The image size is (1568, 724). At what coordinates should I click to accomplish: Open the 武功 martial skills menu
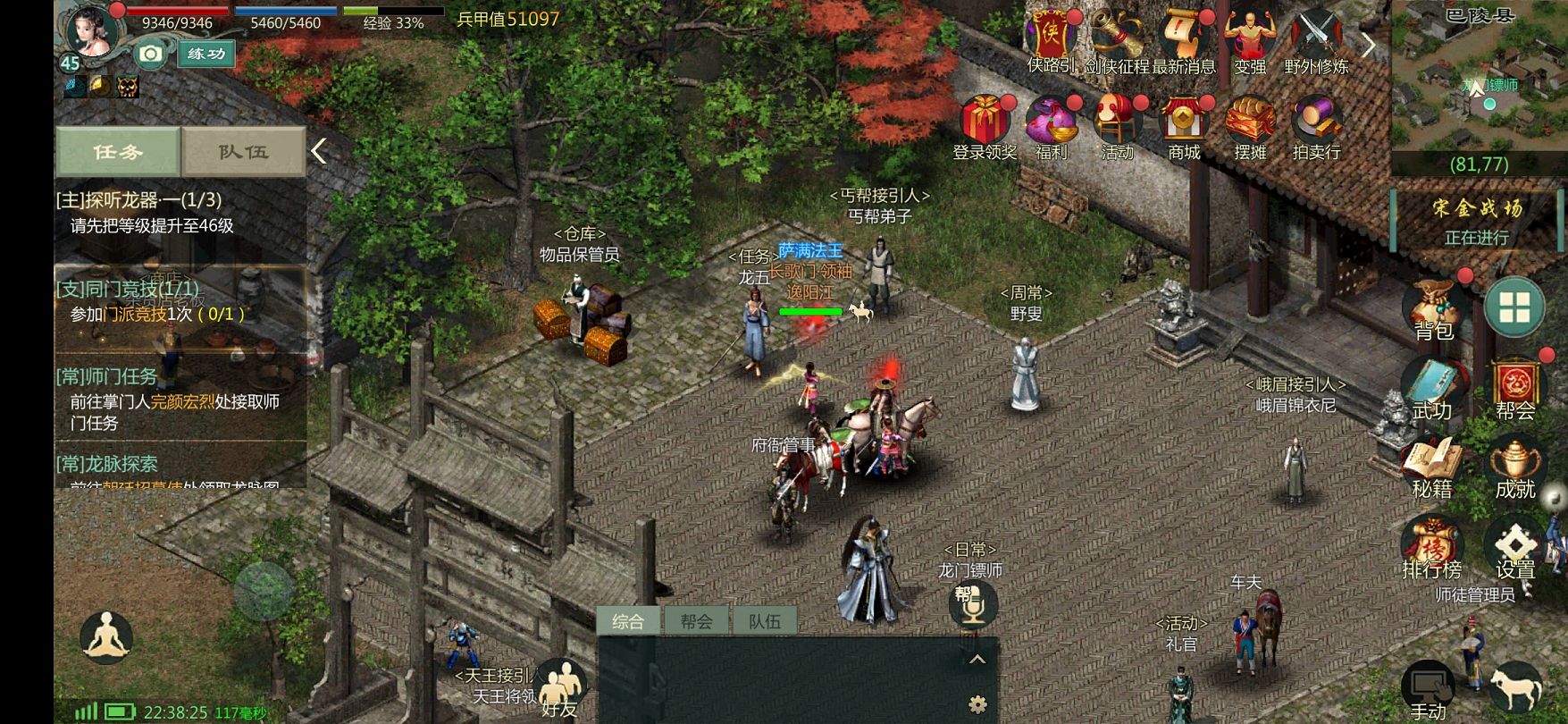pos(1431,390)
